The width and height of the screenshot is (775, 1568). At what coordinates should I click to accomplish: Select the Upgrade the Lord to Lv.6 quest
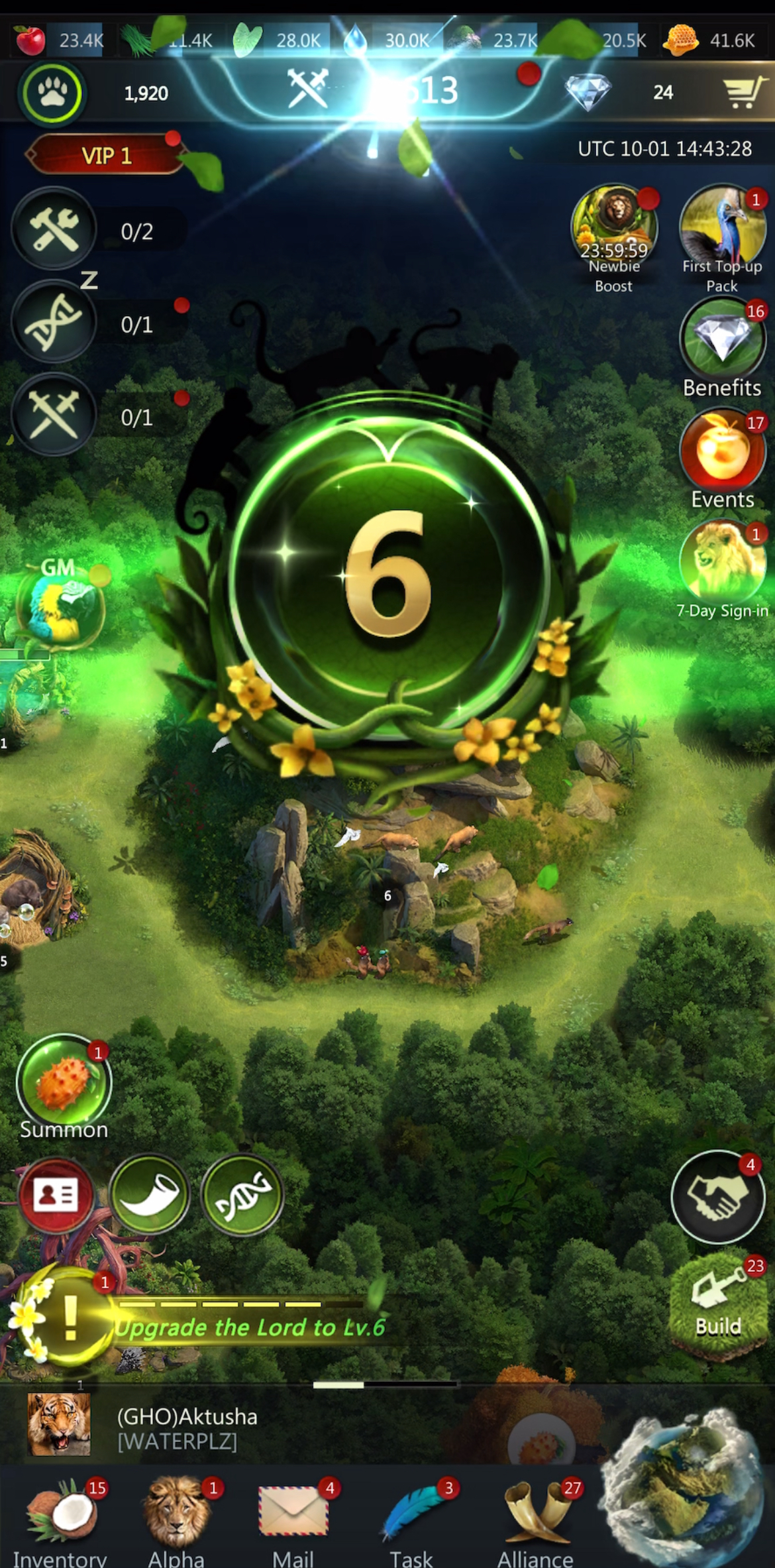249,1327
